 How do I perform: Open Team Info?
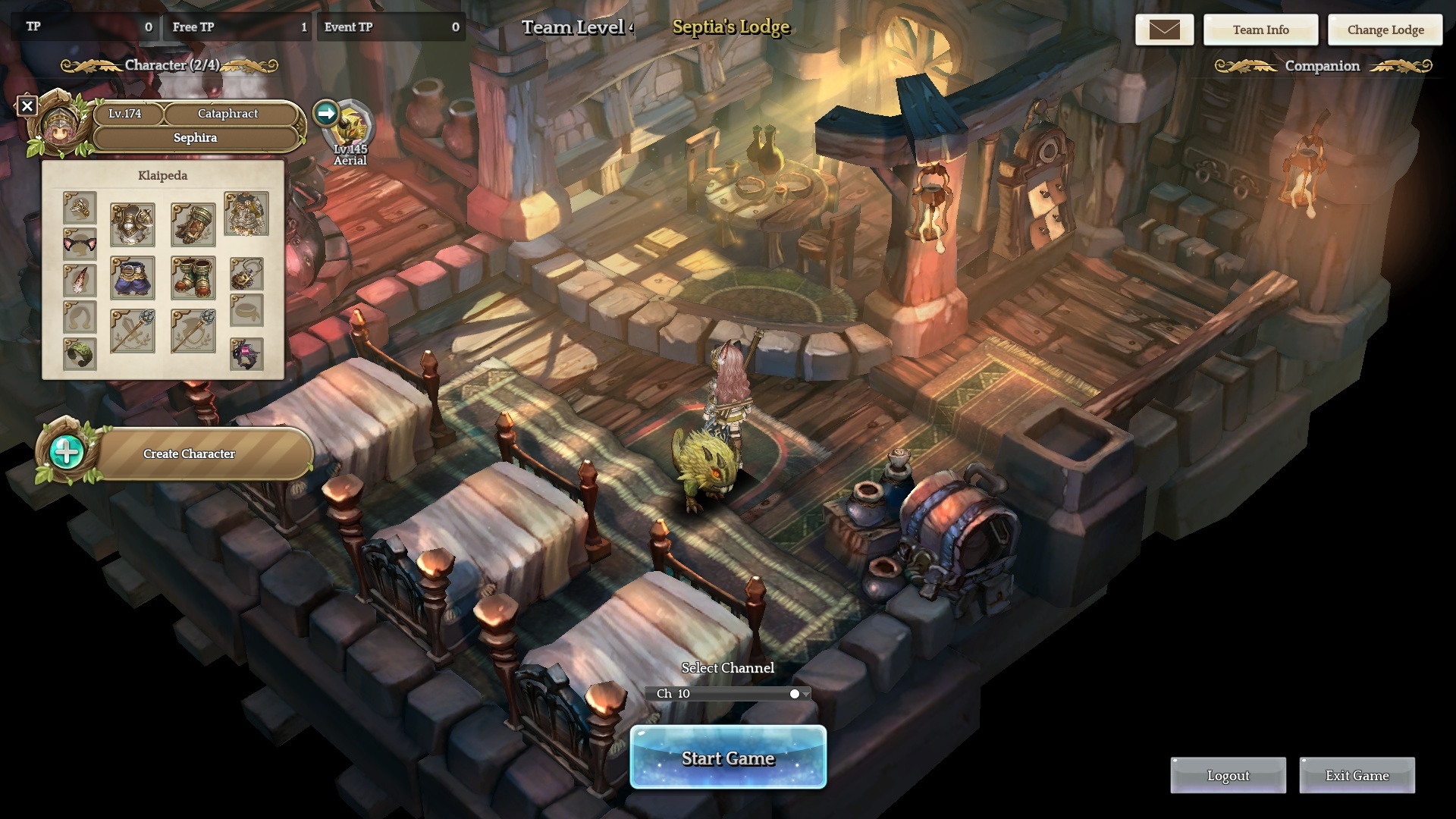[1260, 30]
